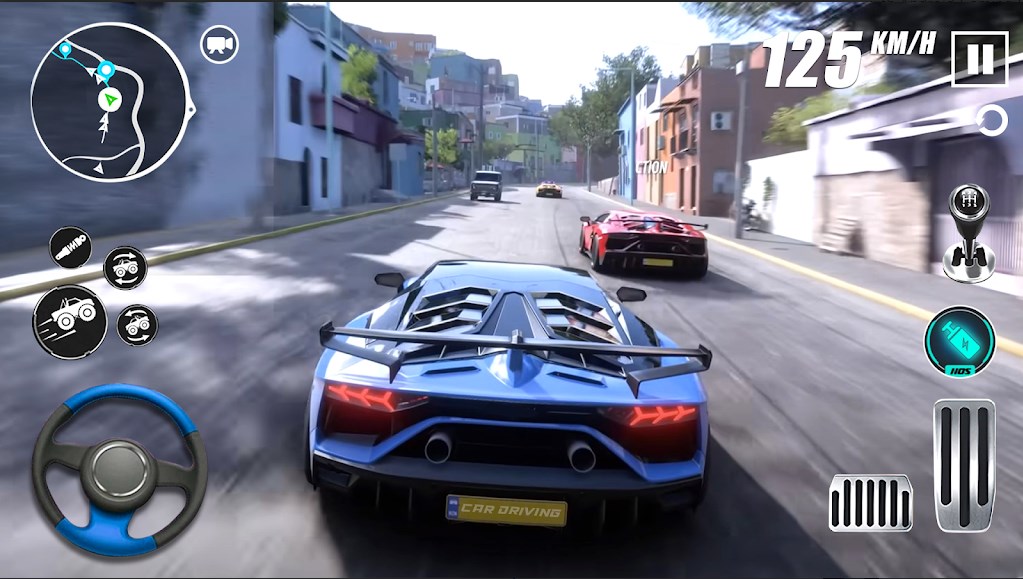Activate the clockwise vehicle flip button
Image resolution: width=1023 pixels, height=579 pixels.
click(x=126, y=266)
